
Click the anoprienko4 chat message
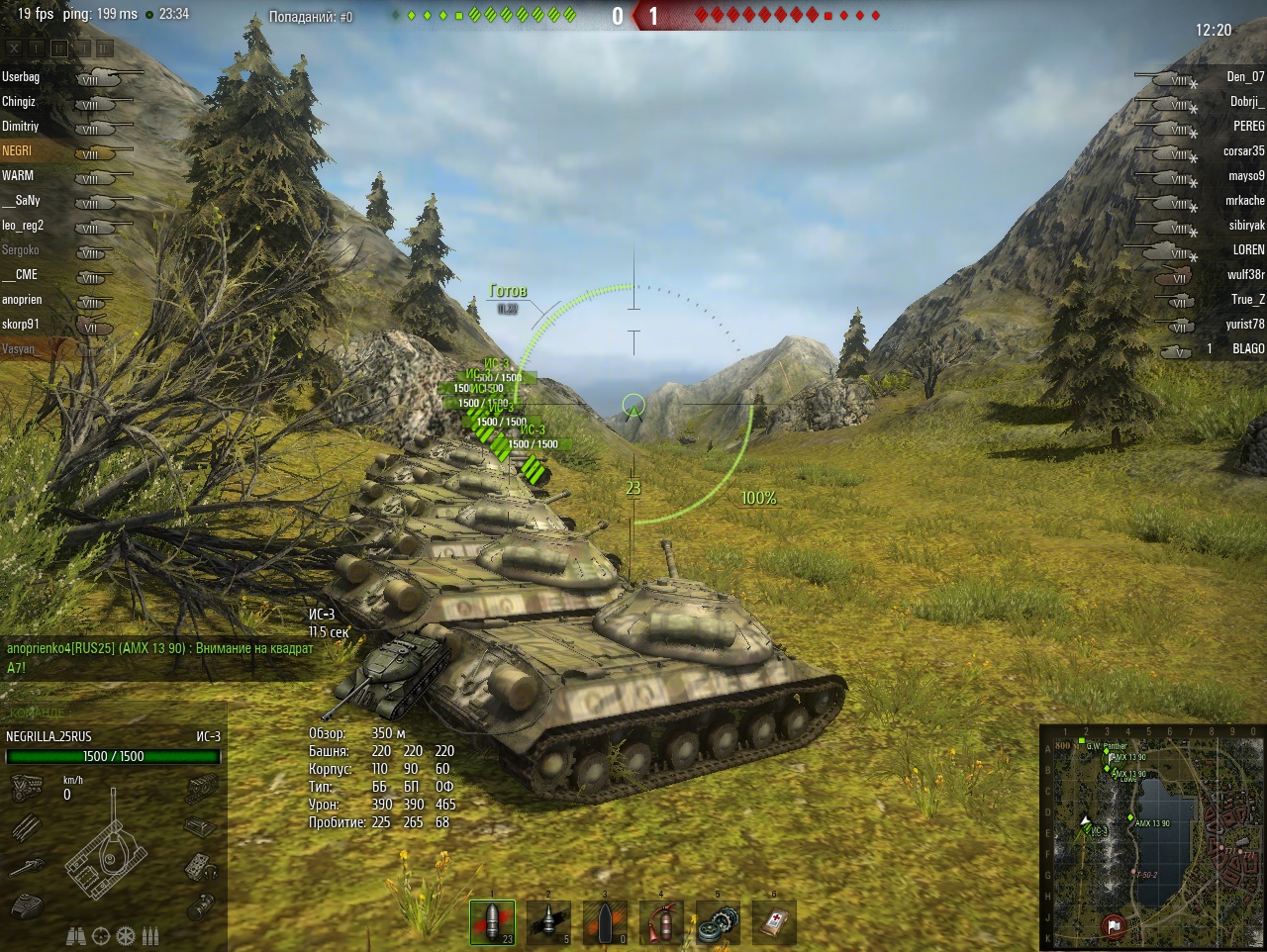[158, 649]
